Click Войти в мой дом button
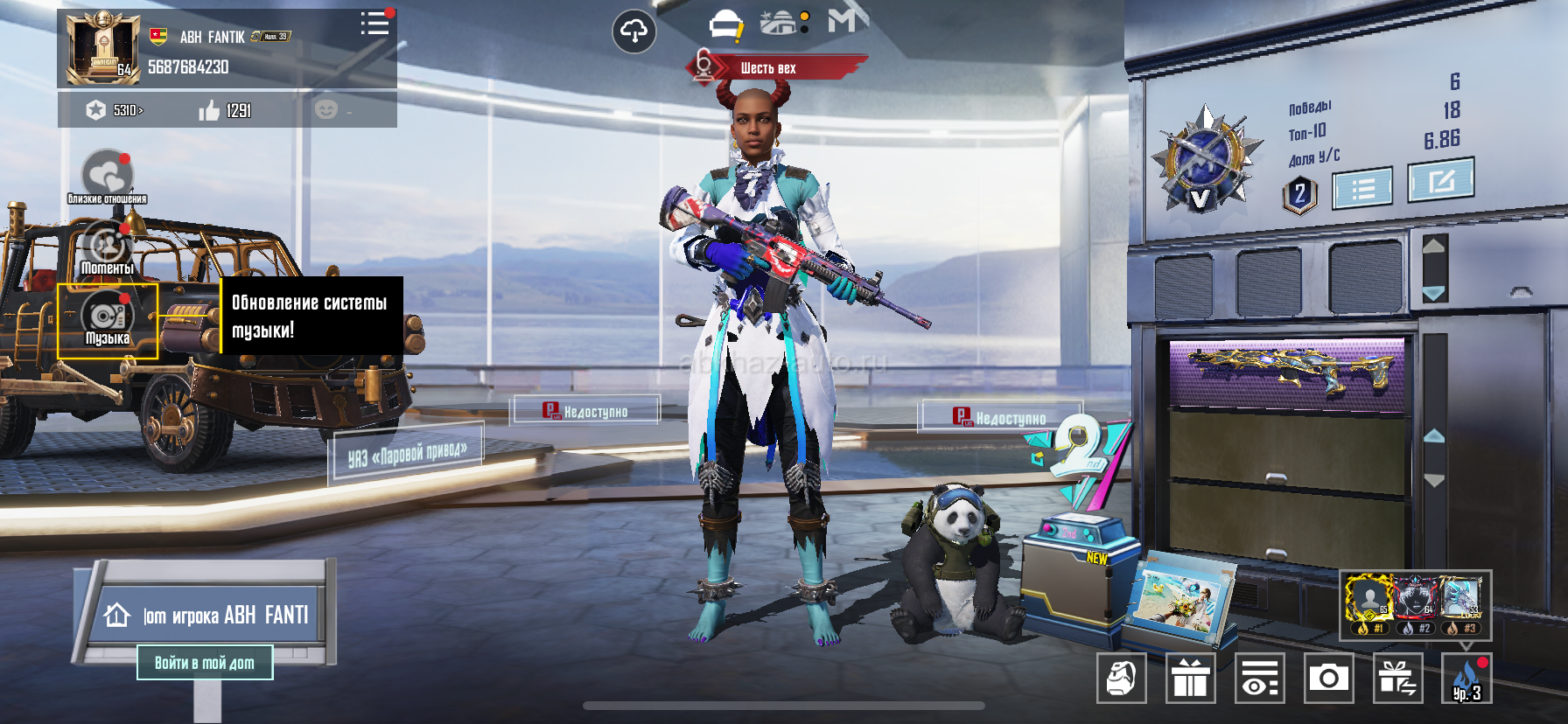The height and width of the screenshot is (724, 1568). coord(205,663)
